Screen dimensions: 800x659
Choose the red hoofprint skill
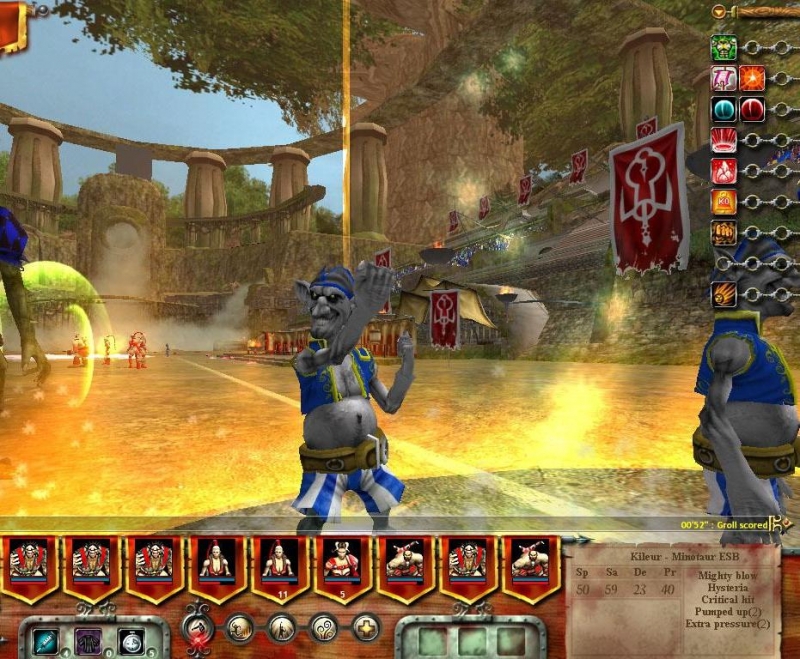click(x=752, y=109)
